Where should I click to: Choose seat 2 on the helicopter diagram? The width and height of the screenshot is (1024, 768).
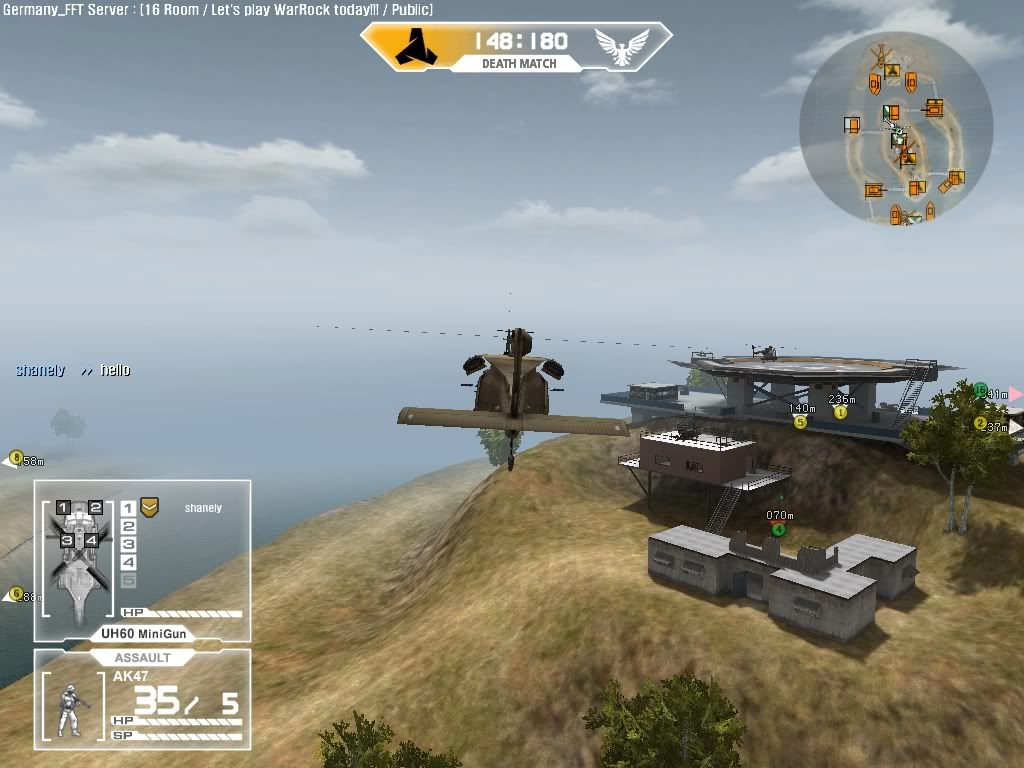point(95,508)
